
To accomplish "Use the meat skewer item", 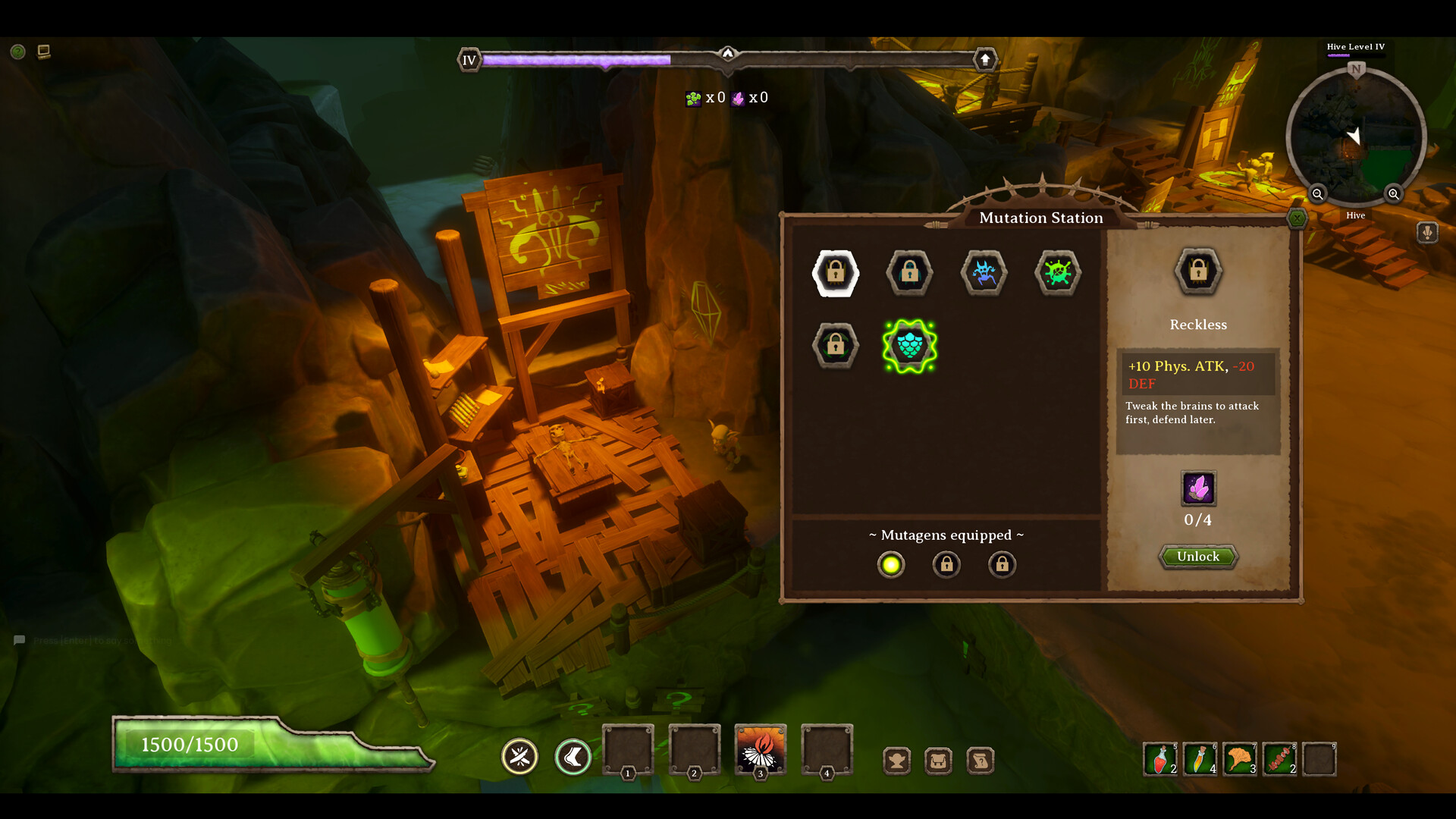I will (1279, 759).
